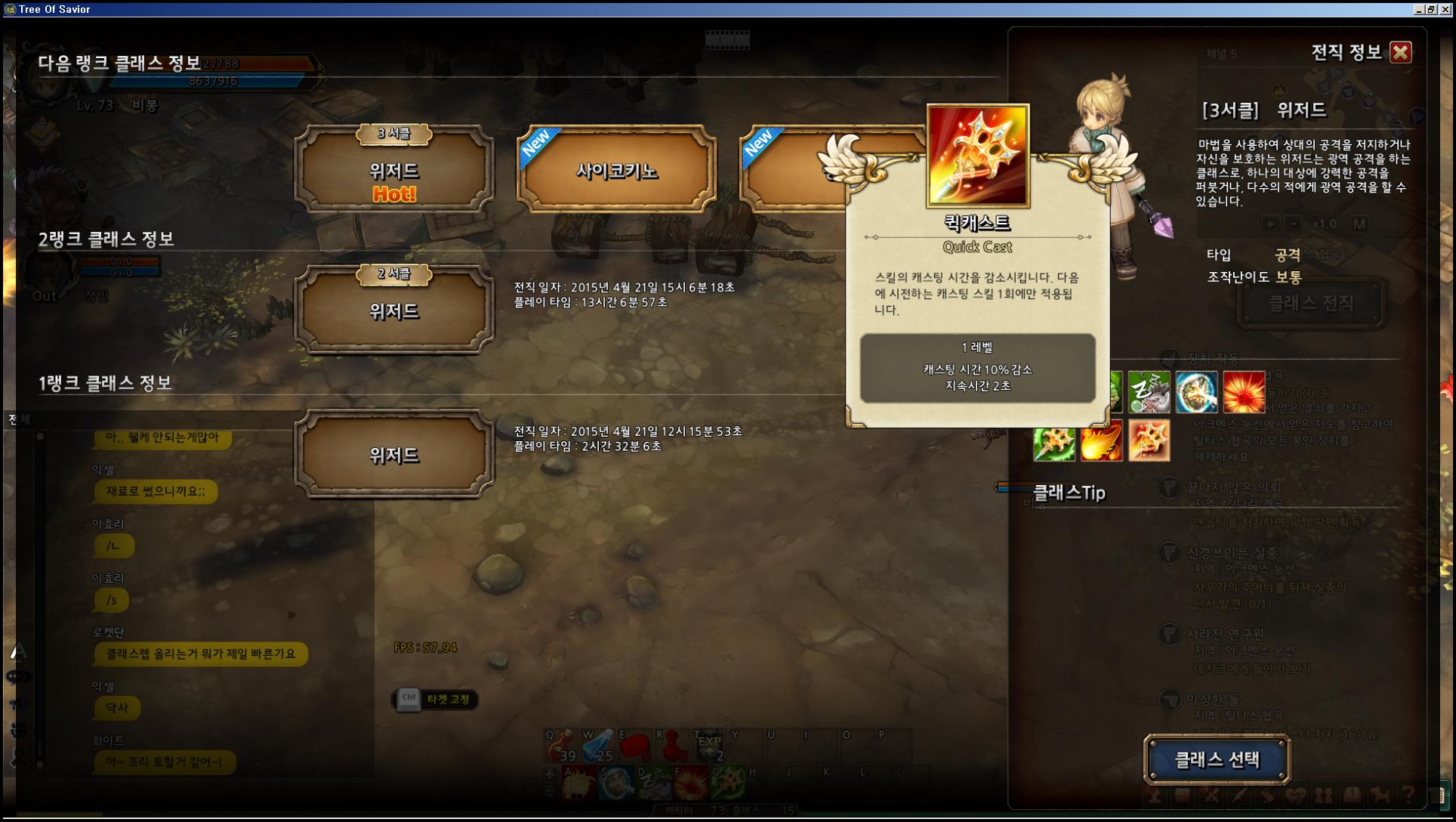Close the 전직 정보 window
Screen dimensions: 1456x822
pyautogui.click(x=1401, y=52)
